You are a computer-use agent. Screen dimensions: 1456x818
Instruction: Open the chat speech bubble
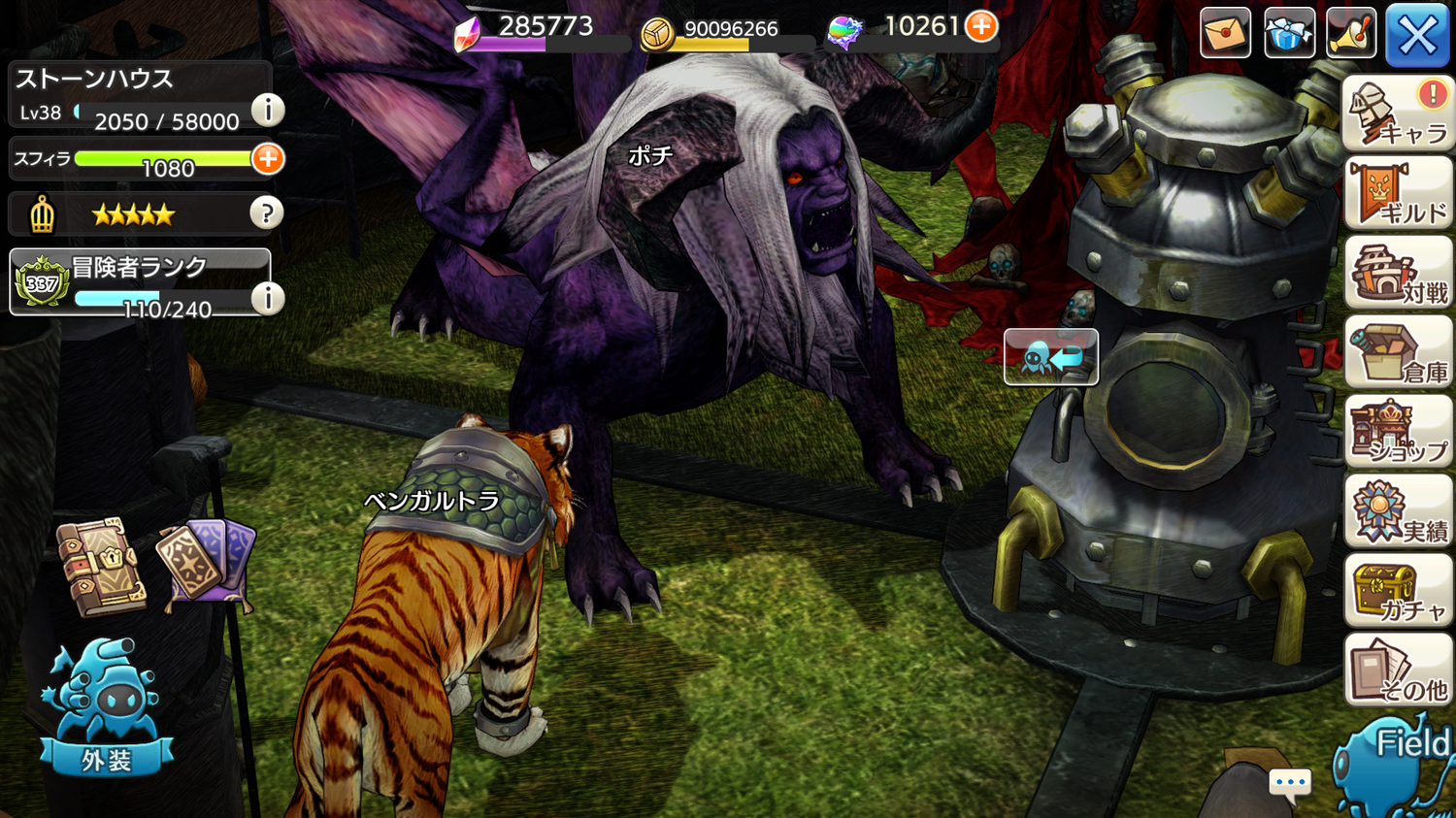(x=1290, y=782)
